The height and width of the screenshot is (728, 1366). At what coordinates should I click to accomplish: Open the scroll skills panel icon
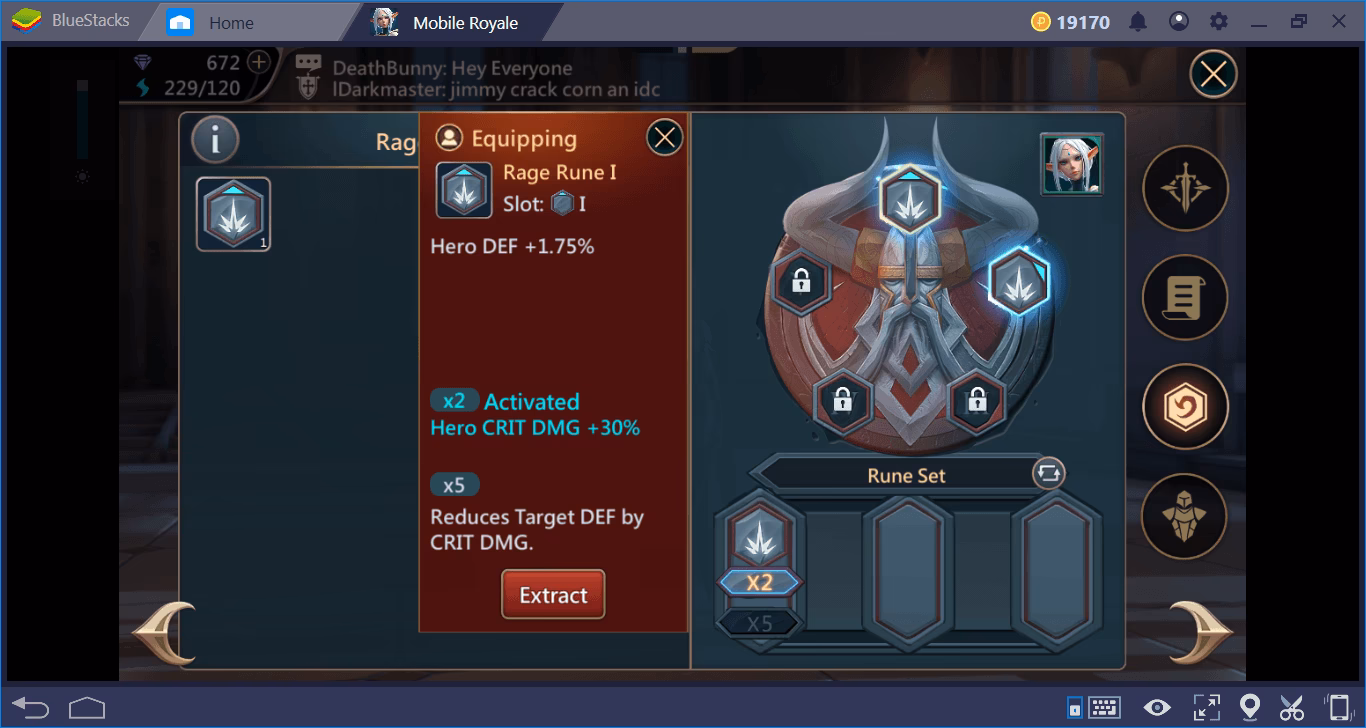[x=1185, y=297]
